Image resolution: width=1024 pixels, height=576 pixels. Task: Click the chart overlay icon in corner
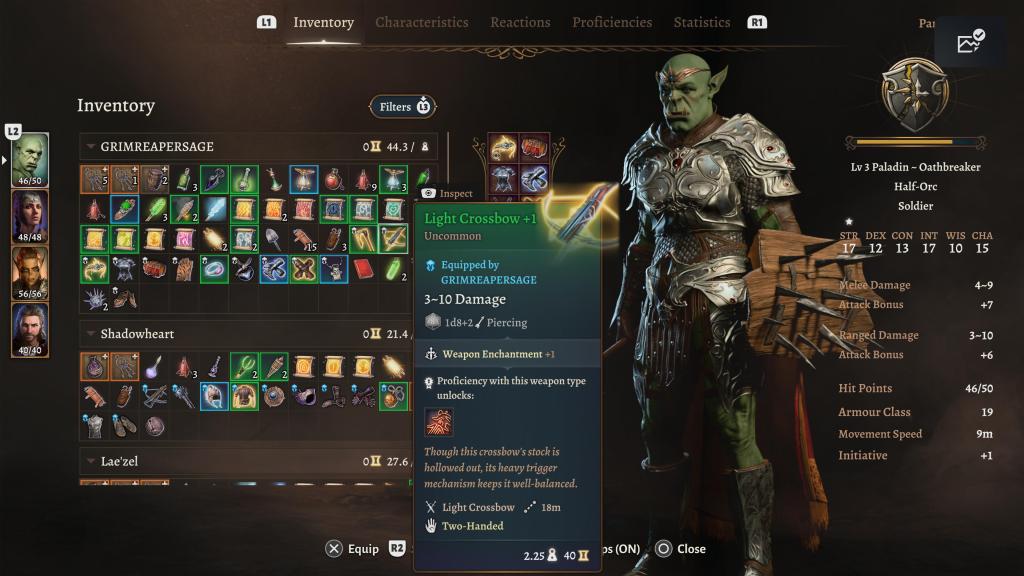tap(970, 42)
